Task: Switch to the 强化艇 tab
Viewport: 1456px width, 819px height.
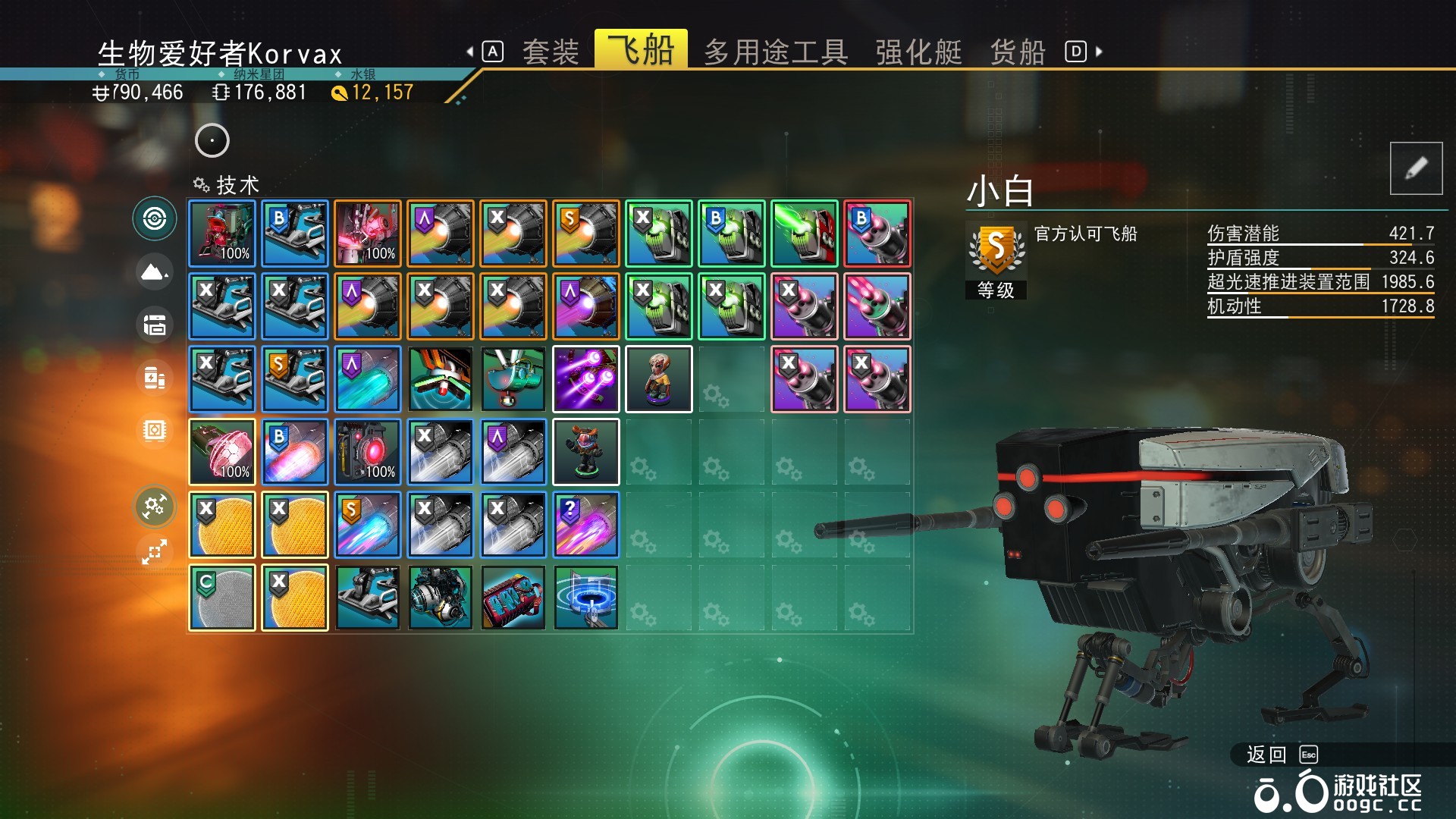Action: tap(918, 52)
